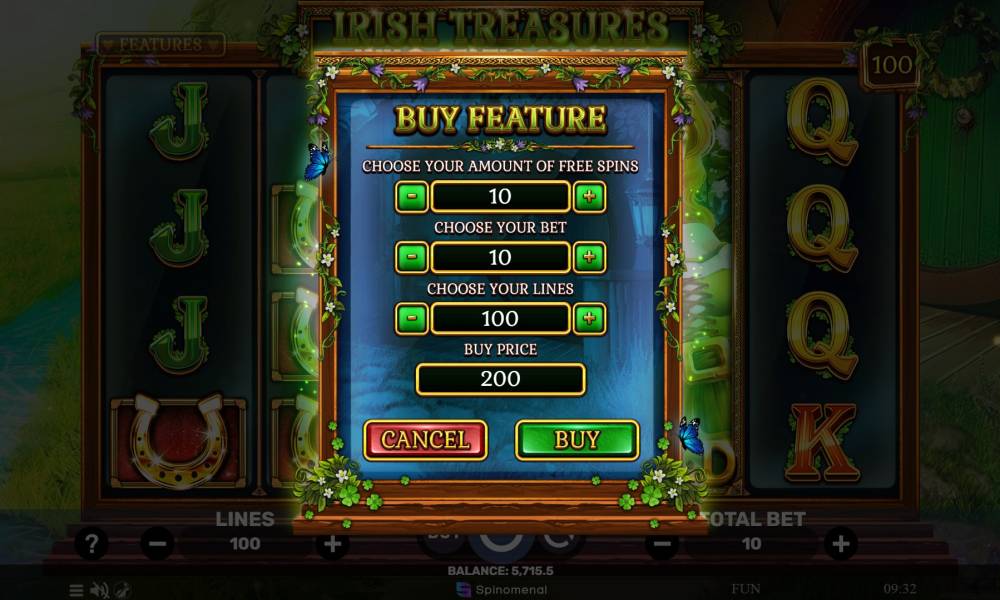Image resolution: width=1000 pixels, height=600 pixels.
Task: Click the minus button beside bottom Lines
Action: [x=157, y=544]
